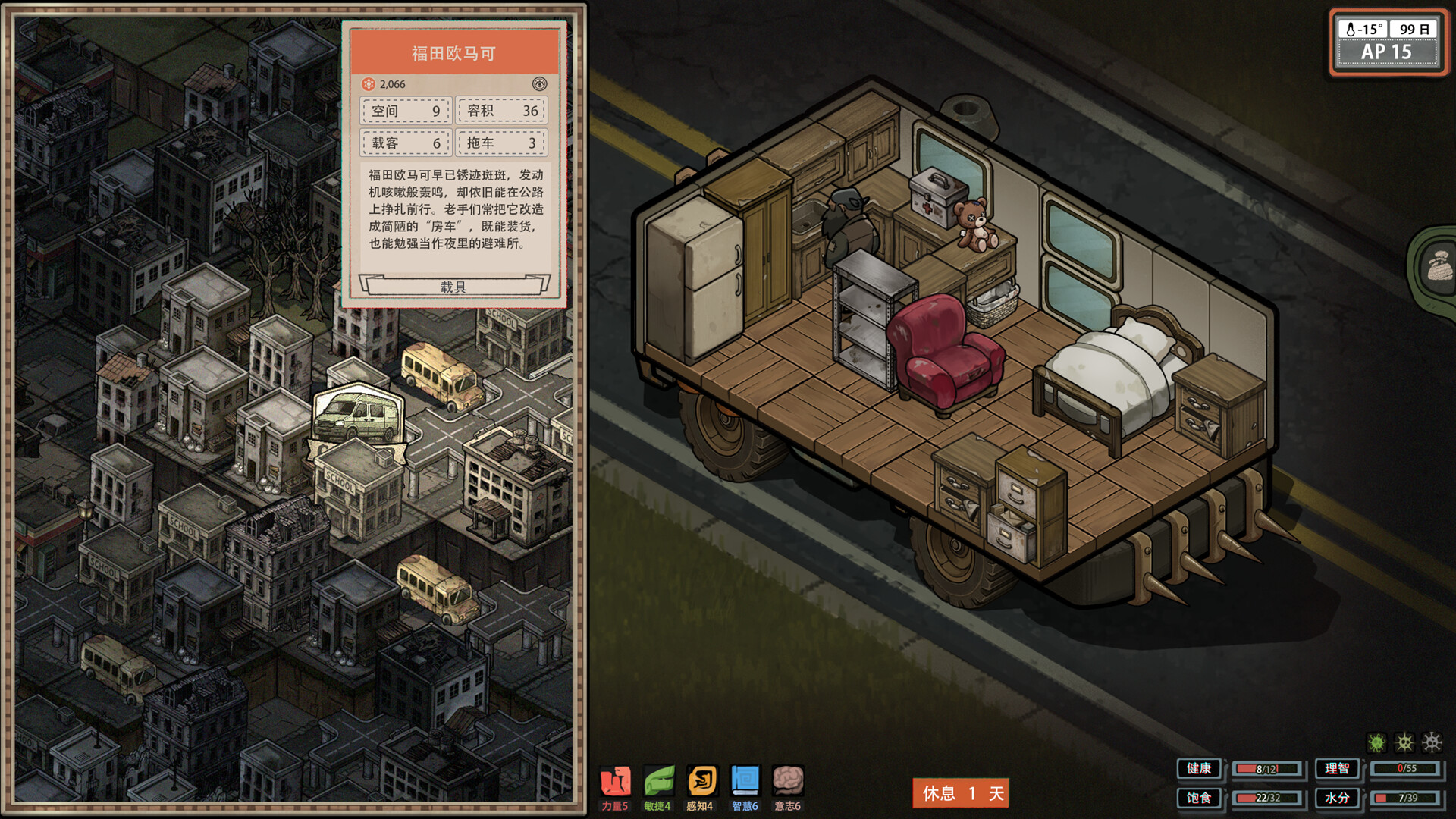1456x819 pixels.
Task: Open the sack icon tab at right edge
Action: (1438, 267)
